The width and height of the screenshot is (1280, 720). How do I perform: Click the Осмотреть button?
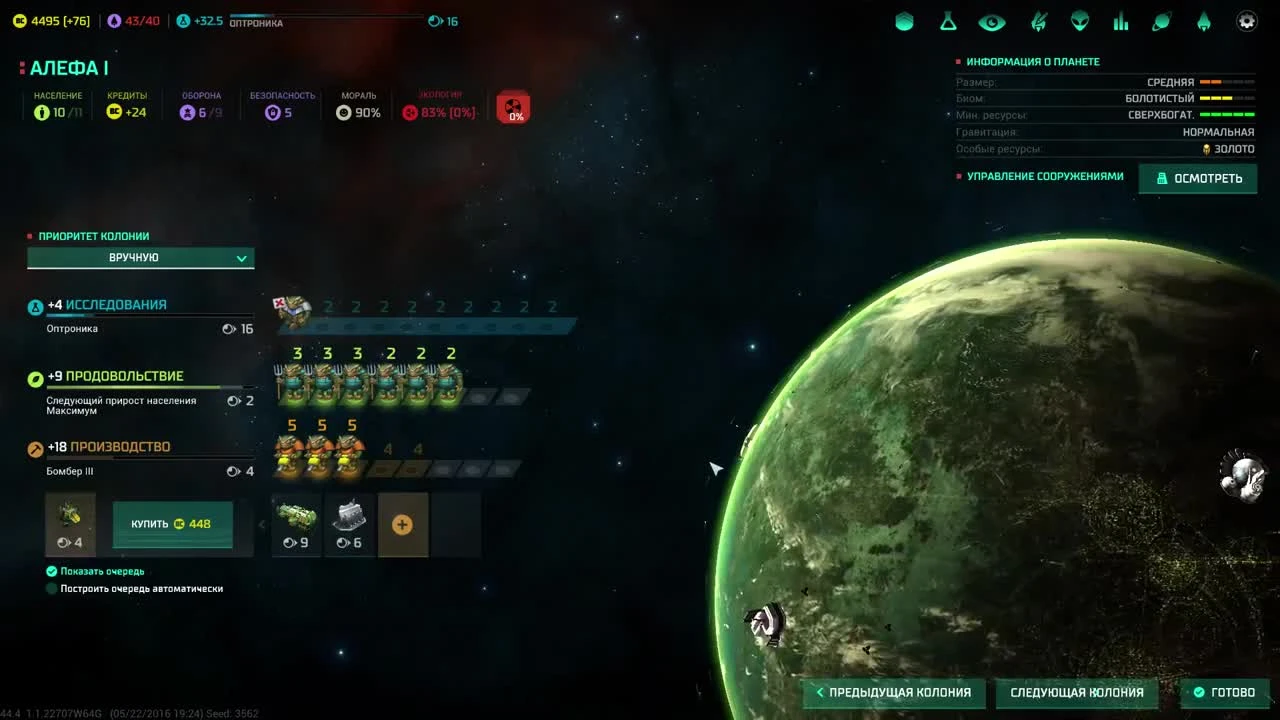coord(1197,178)
